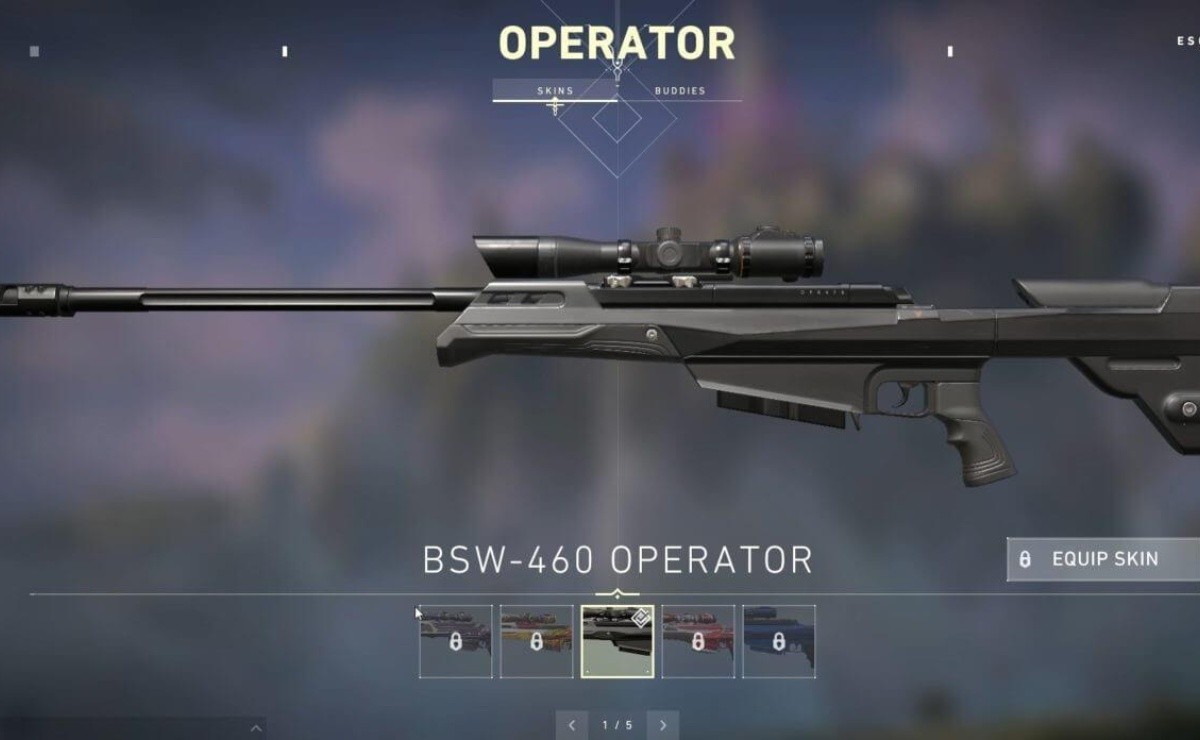This screenshot has height=740, width=1200.
Task: Go to the next skin page arrow
Action: tap(662, 725)
